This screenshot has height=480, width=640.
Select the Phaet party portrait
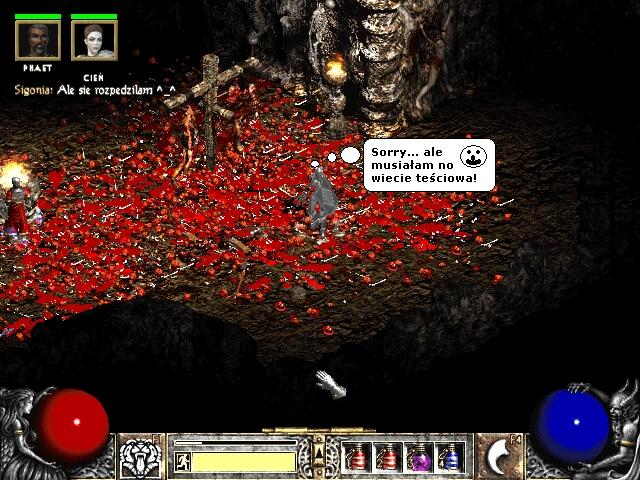point(38,41)
